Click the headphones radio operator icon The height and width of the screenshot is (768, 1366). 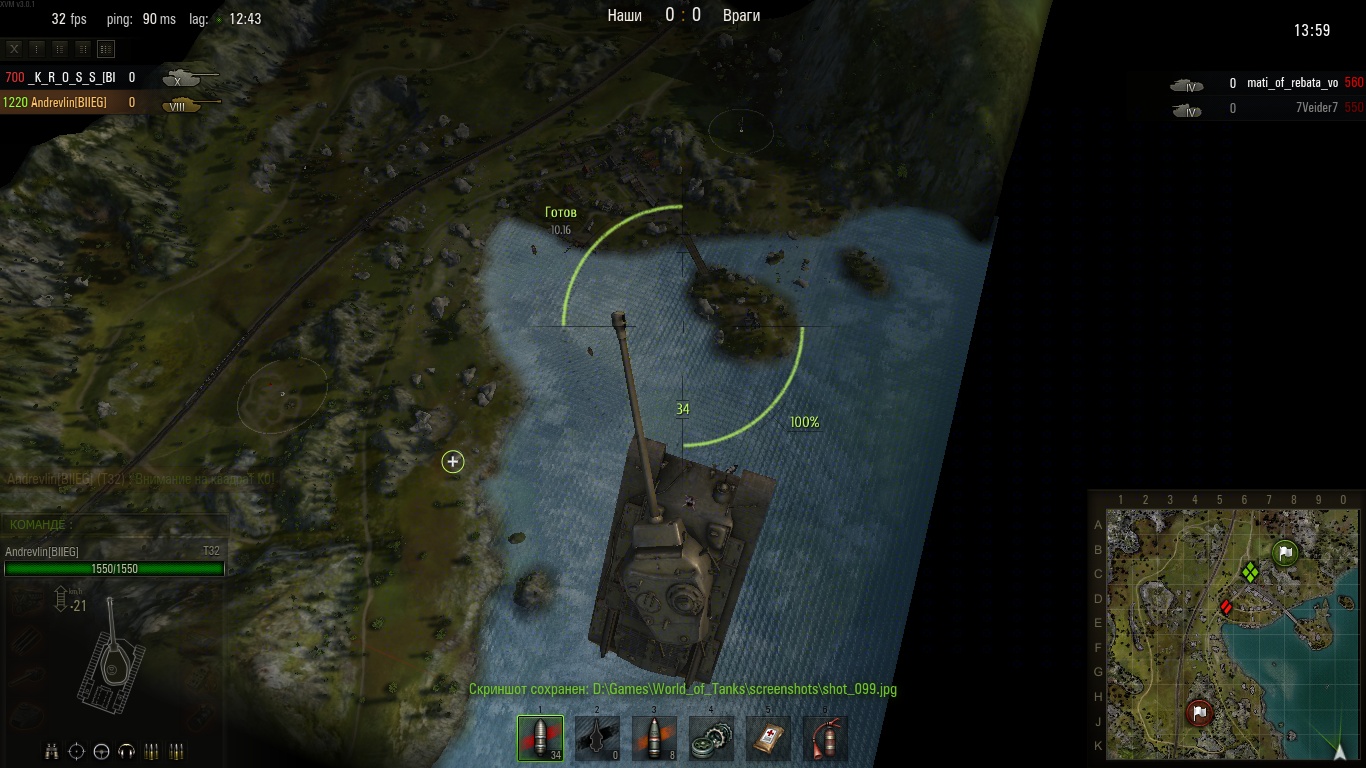coord(126,751)
